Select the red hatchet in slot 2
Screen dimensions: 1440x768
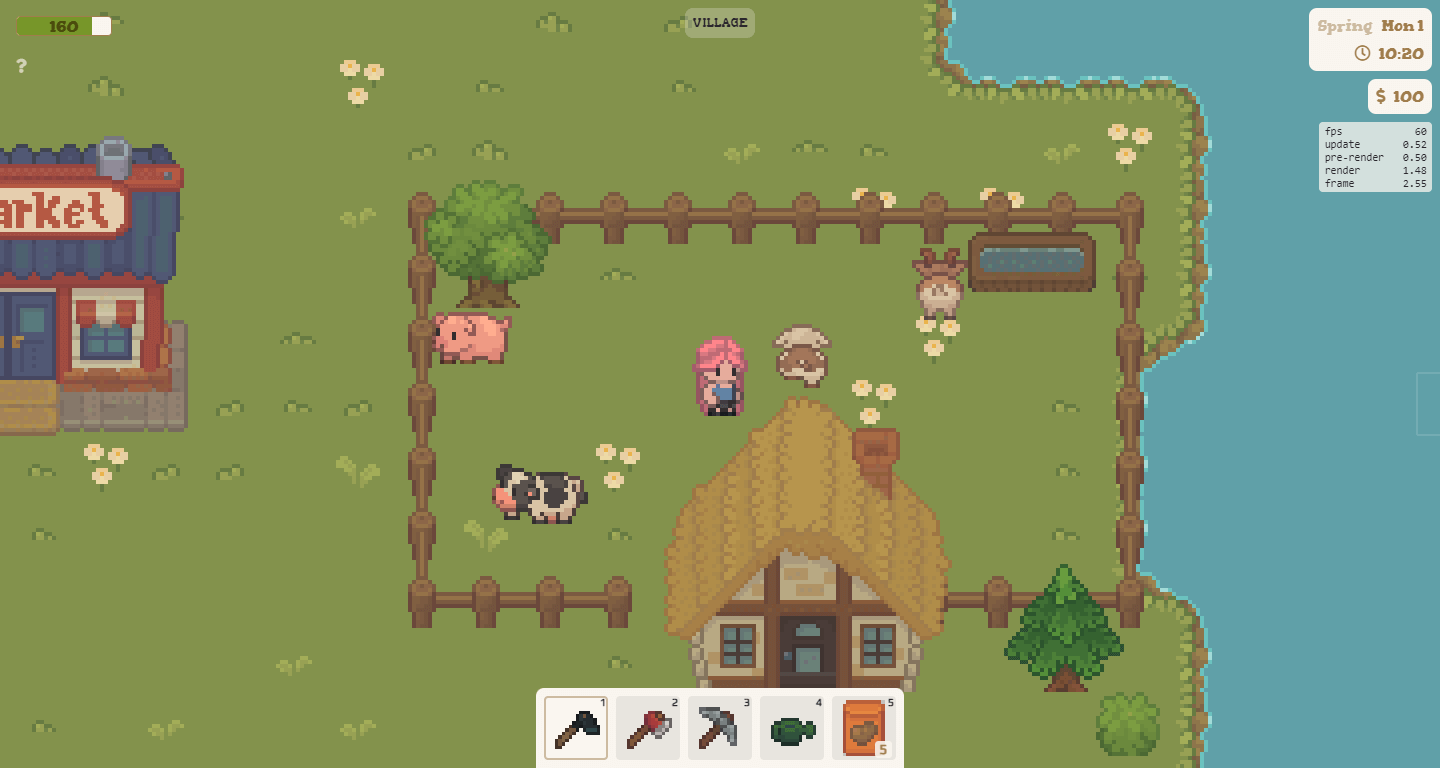coord(647,728)
